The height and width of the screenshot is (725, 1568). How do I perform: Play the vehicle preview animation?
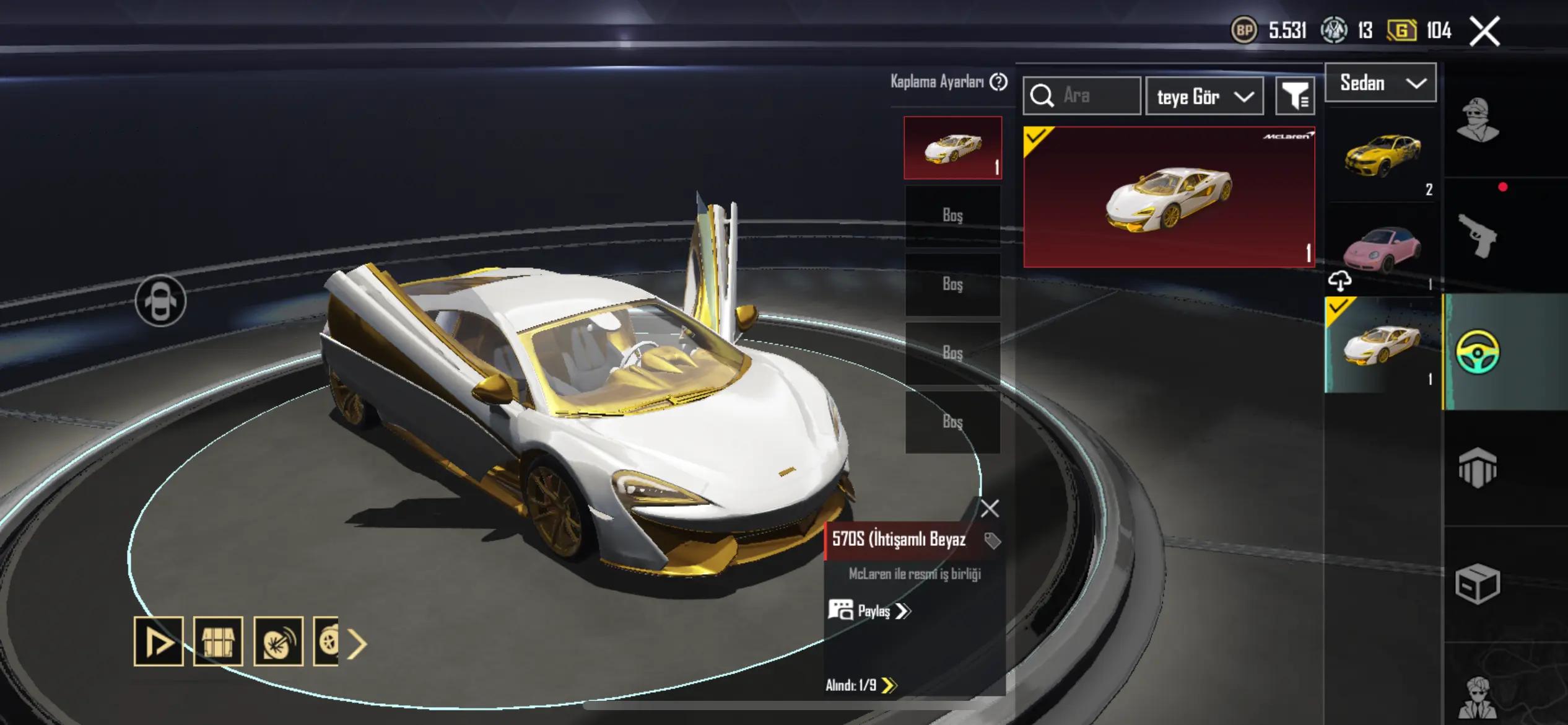pos(159,641)
